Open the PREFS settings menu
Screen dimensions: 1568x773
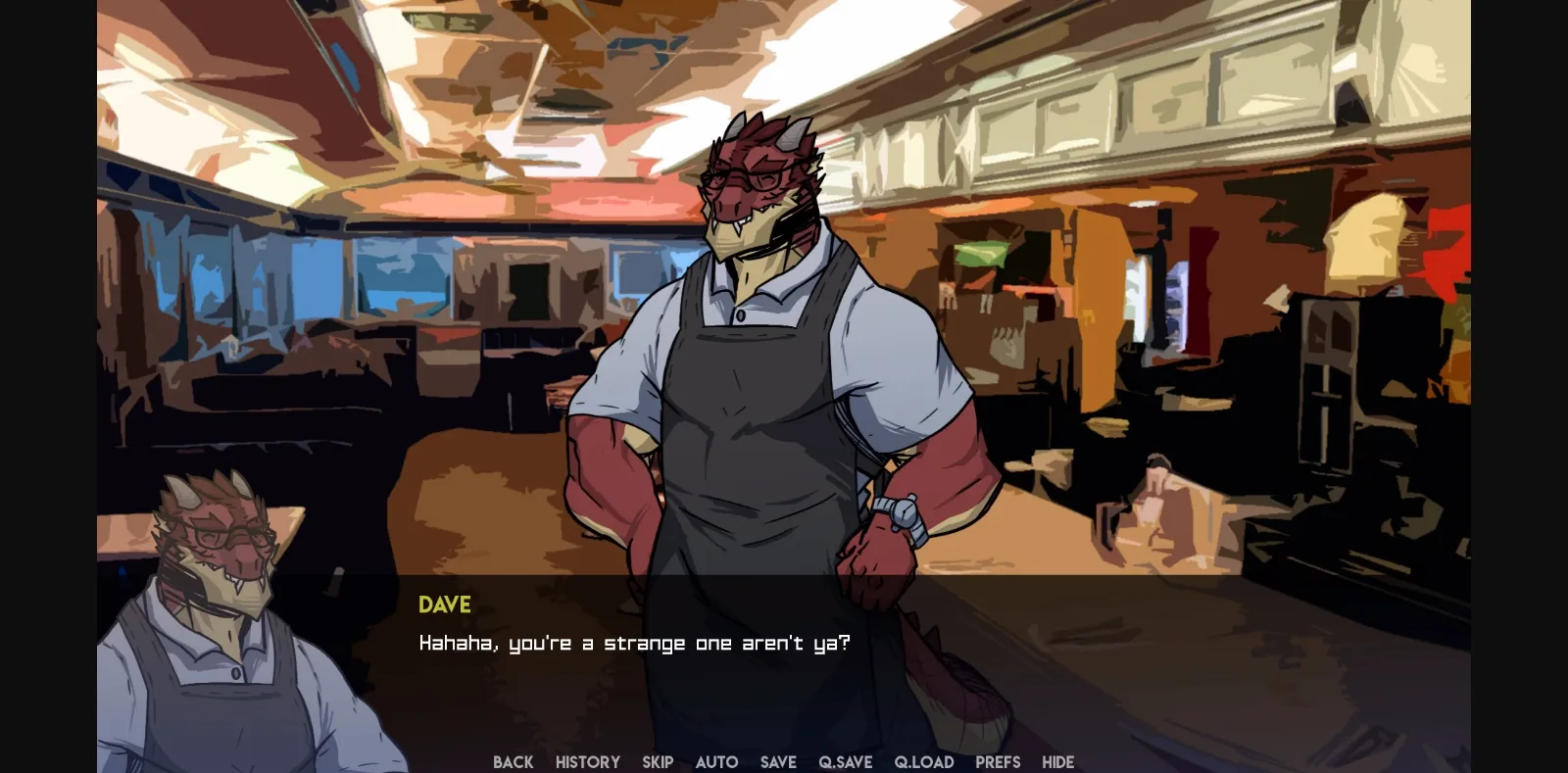(998, 762)
